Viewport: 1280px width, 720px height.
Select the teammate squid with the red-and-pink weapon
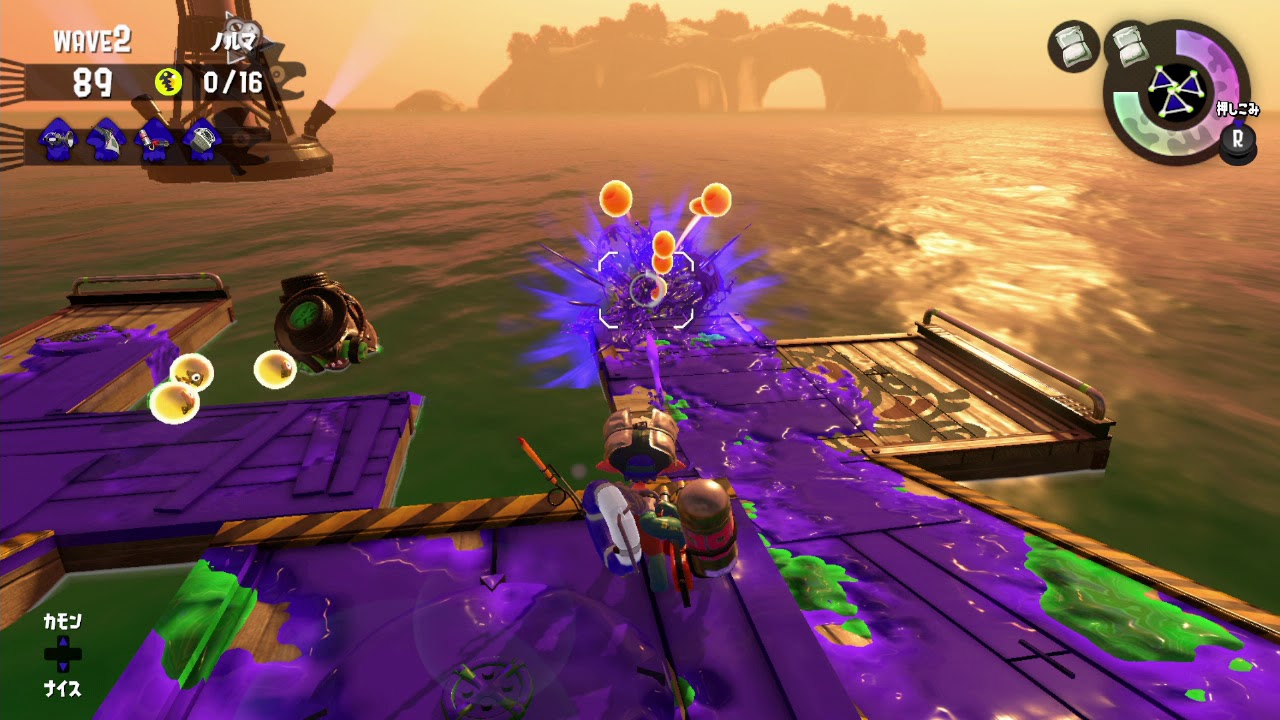pos(154,140)
